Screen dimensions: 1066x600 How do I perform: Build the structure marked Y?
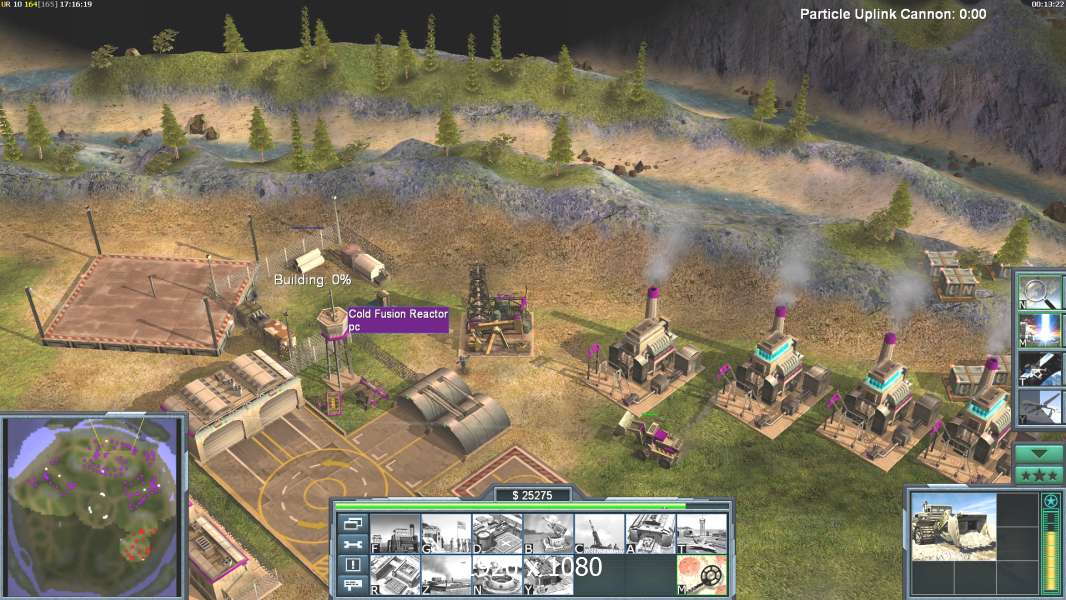point(548,574)
